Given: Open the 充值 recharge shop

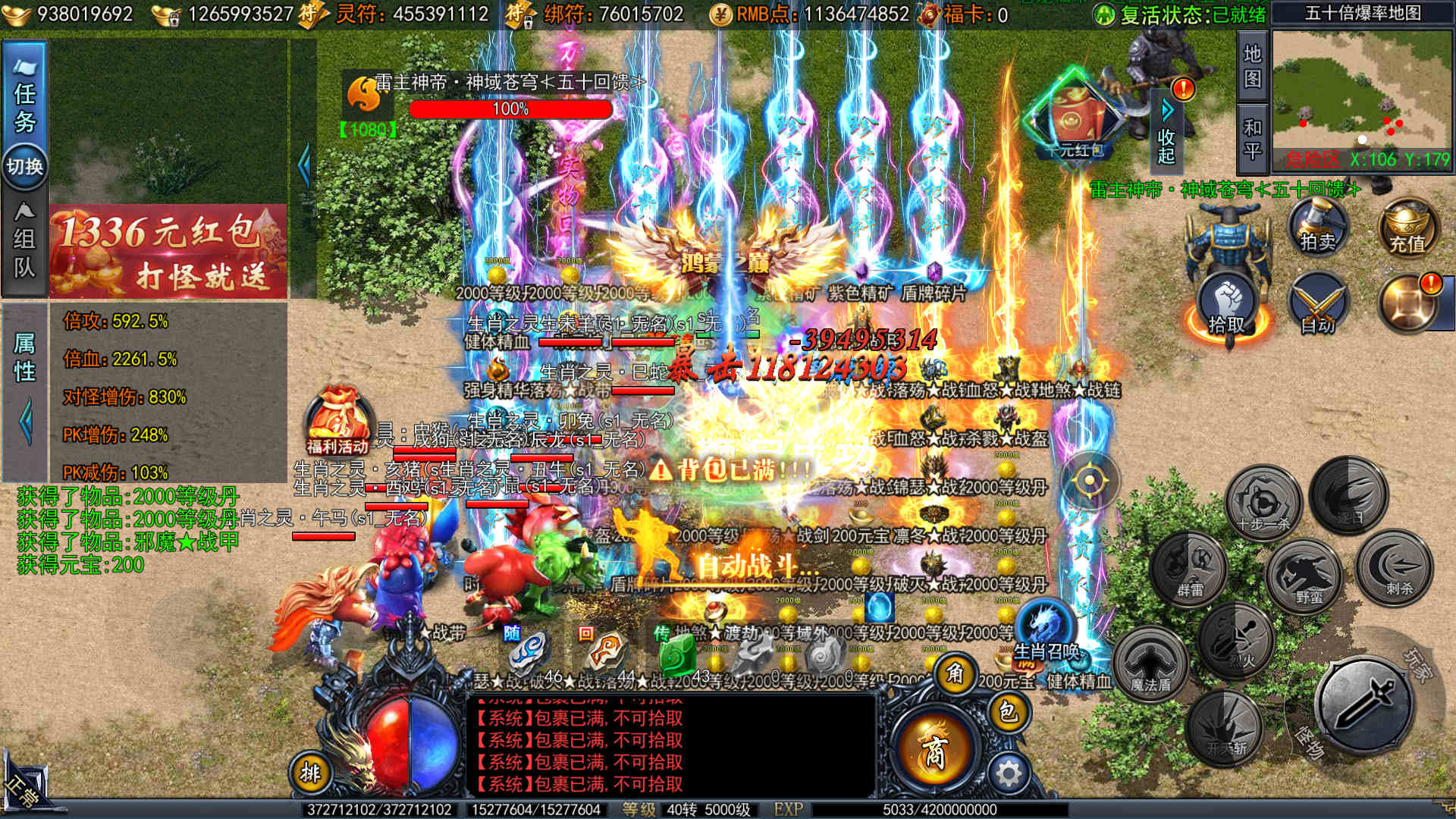Looking at the screenshot, I should (x=1407, y=227).
